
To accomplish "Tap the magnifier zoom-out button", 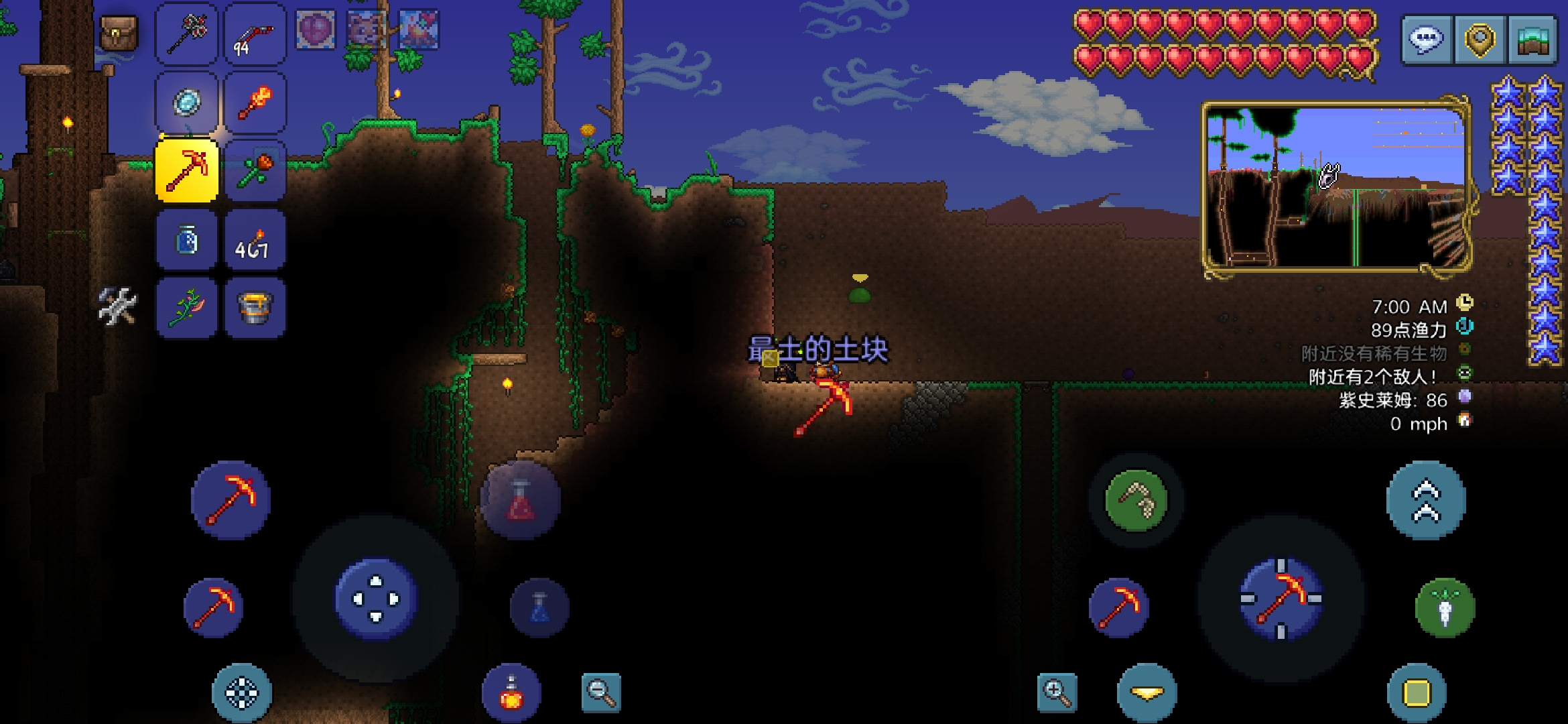I will pyautogui.click(x=600, y=692).
